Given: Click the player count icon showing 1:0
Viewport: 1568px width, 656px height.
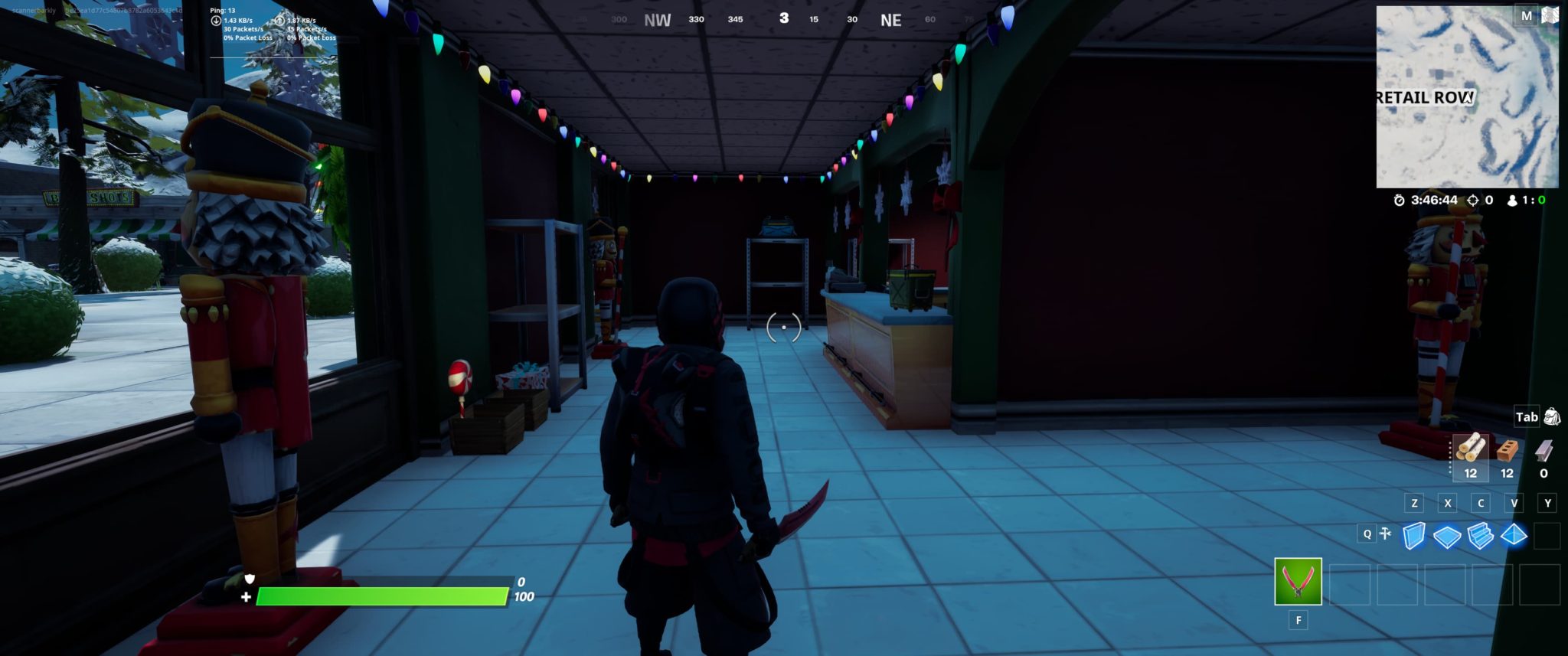Looking at the screenshot, I should click(x=1512, y=199).
